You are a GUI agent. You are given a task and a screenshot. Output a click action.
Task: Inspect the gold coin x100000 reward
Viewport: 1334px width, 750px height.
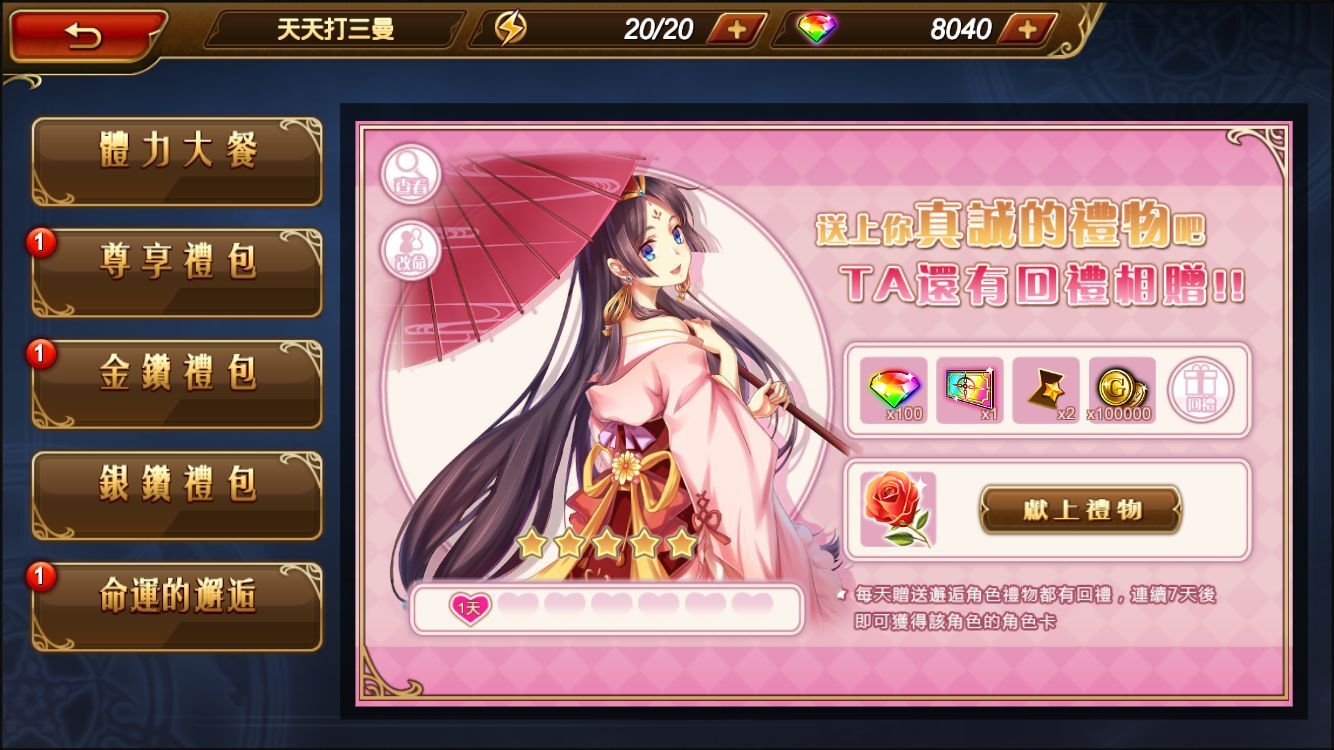click(1121, 390)
